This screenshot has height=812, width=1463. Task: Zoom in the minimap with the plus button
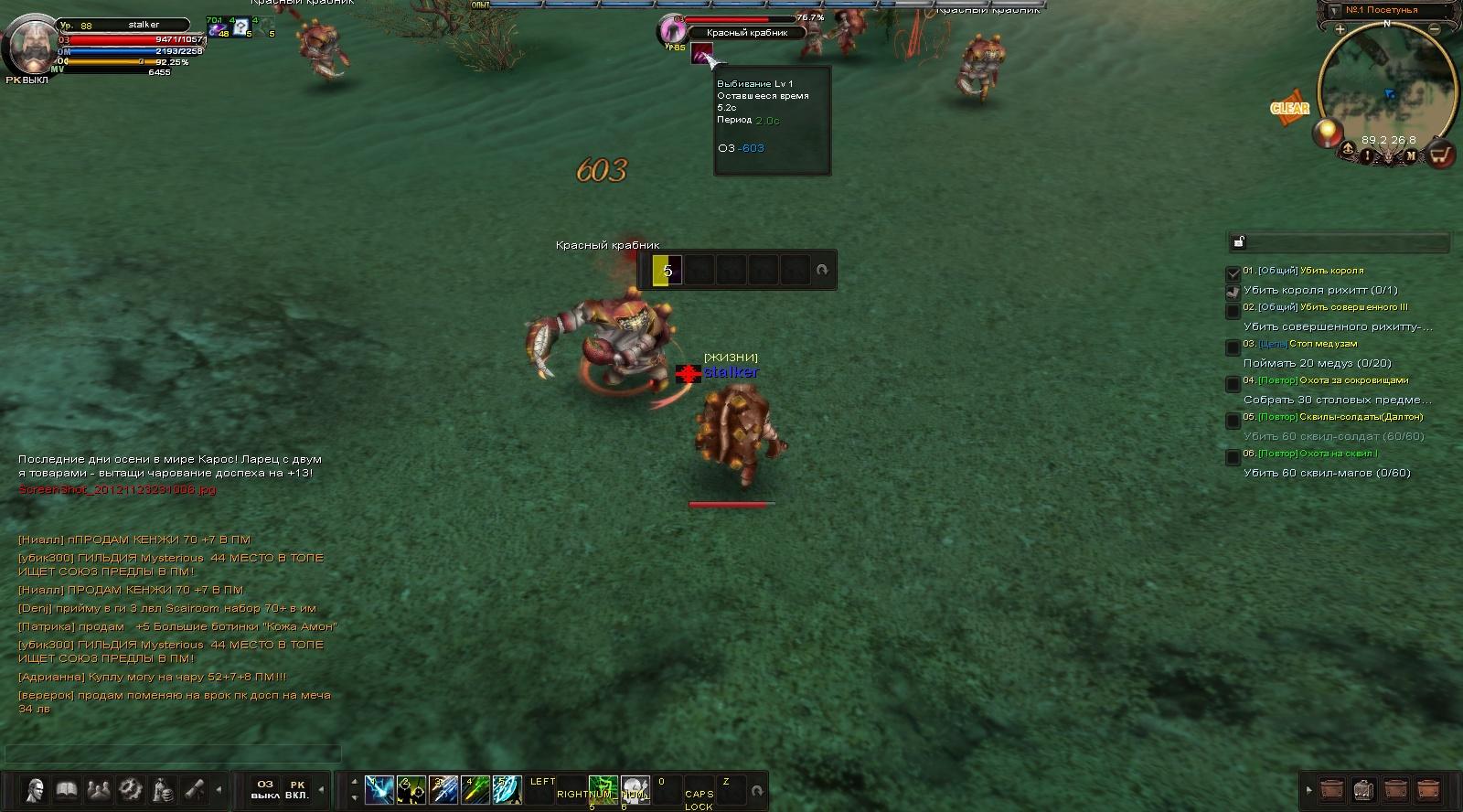coord(1340,29)
